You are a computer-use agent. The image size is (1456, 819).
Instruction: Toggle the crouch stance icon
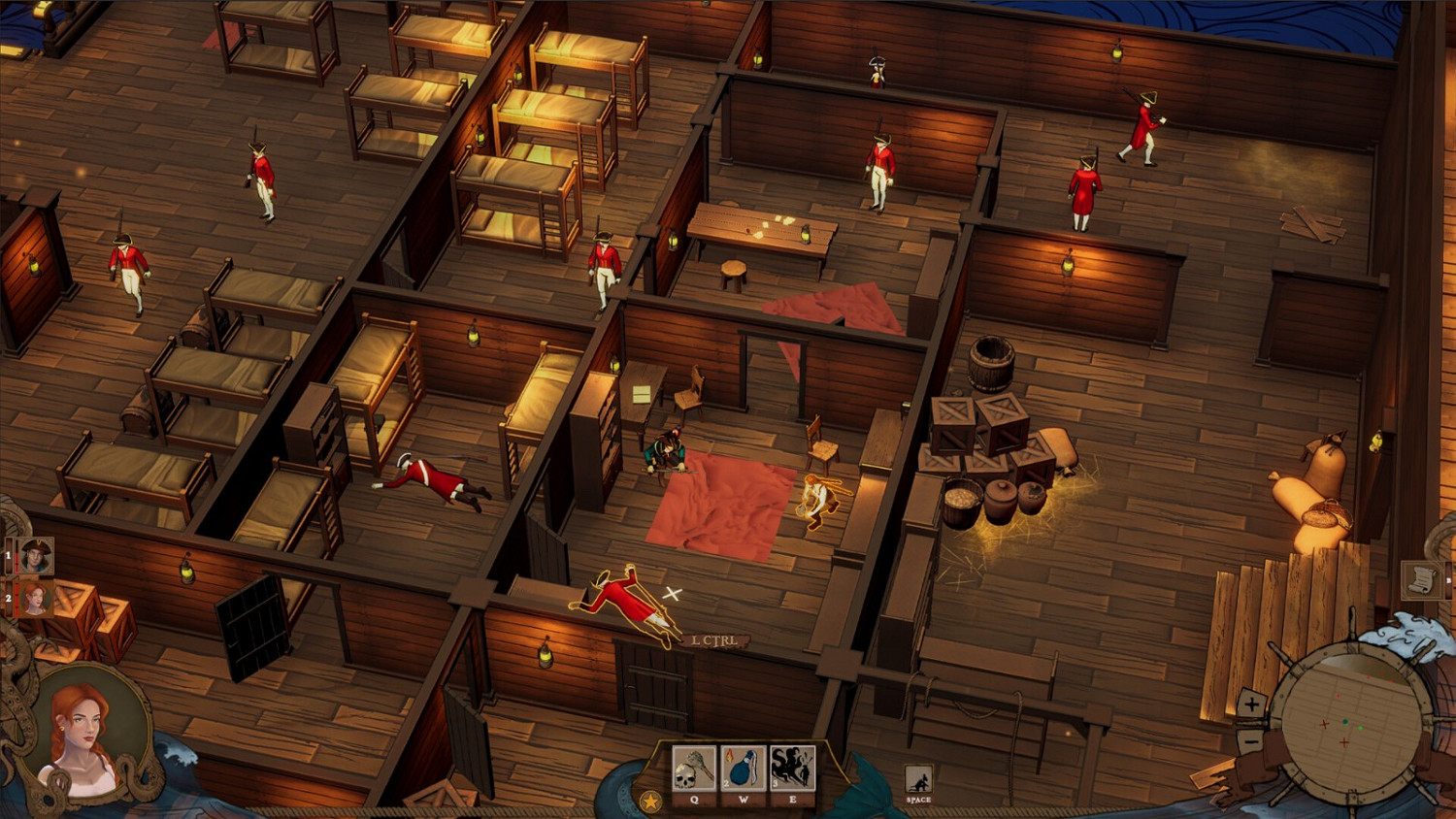pos(917,780)
